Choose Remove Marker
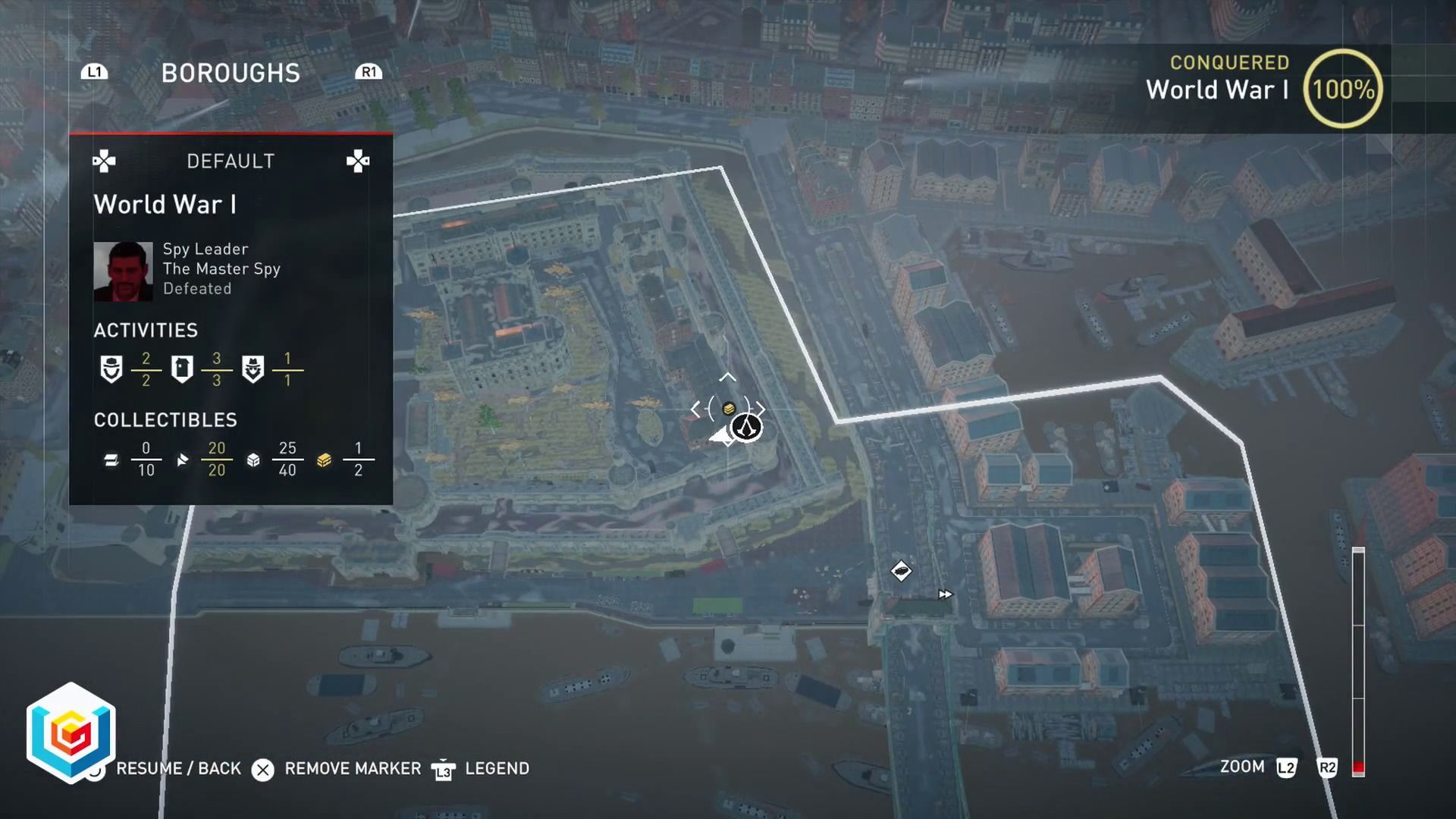1456x819 pixels. pos(352,768)
